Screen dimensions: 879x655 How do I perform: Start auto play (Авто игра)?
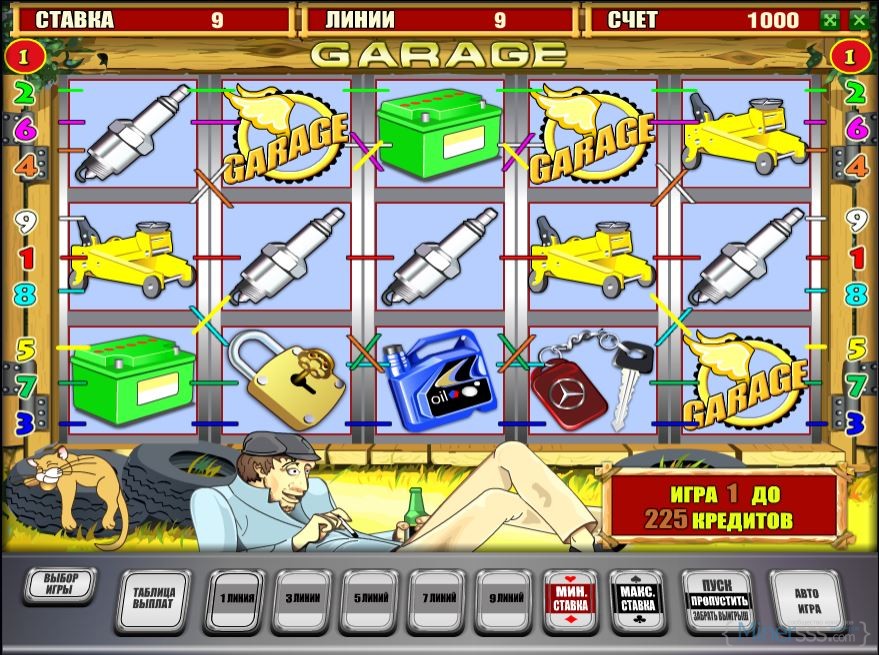tap(806, 598)
